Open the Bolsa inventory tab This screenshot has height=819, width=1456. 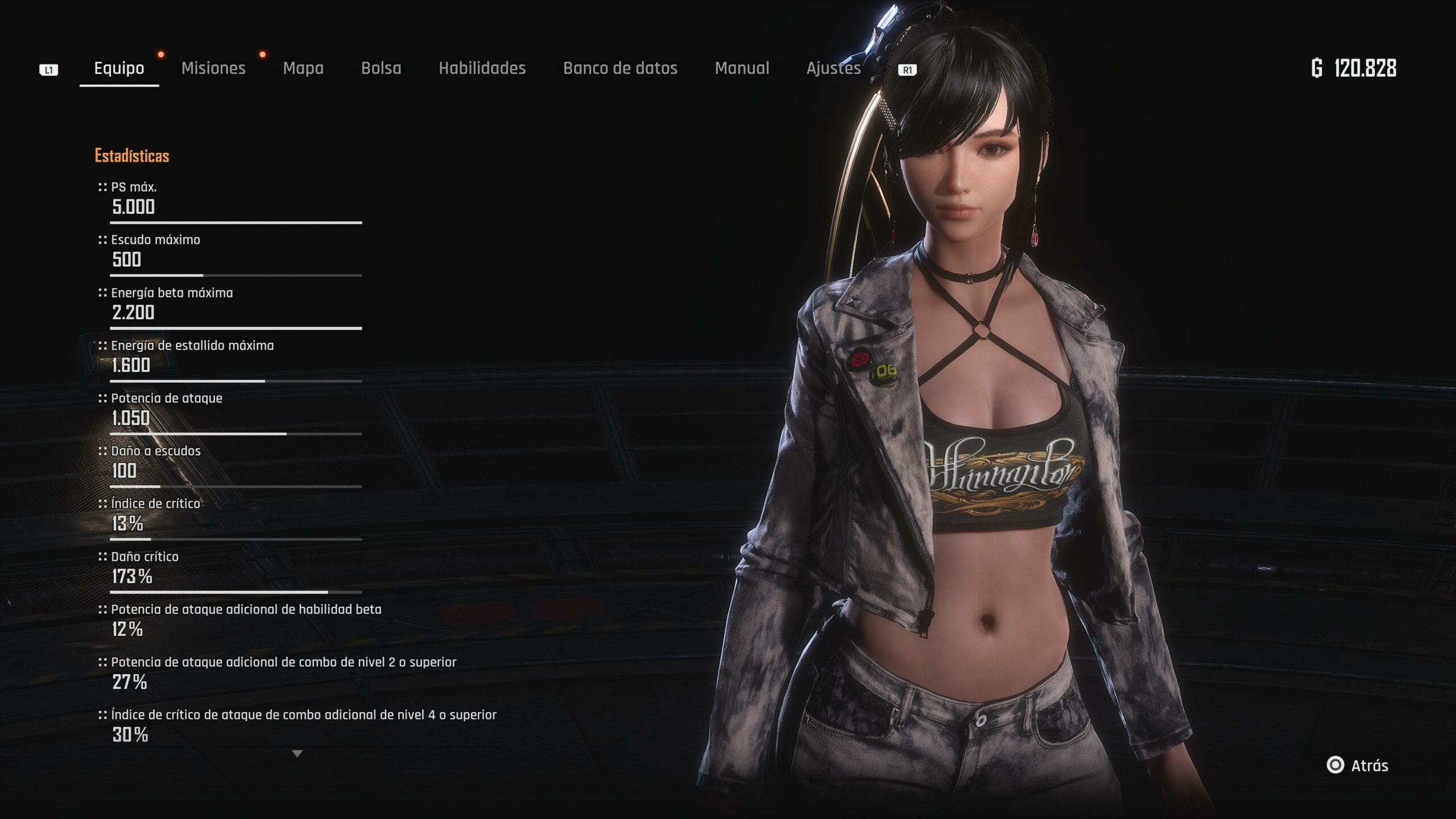pos(381,68)
